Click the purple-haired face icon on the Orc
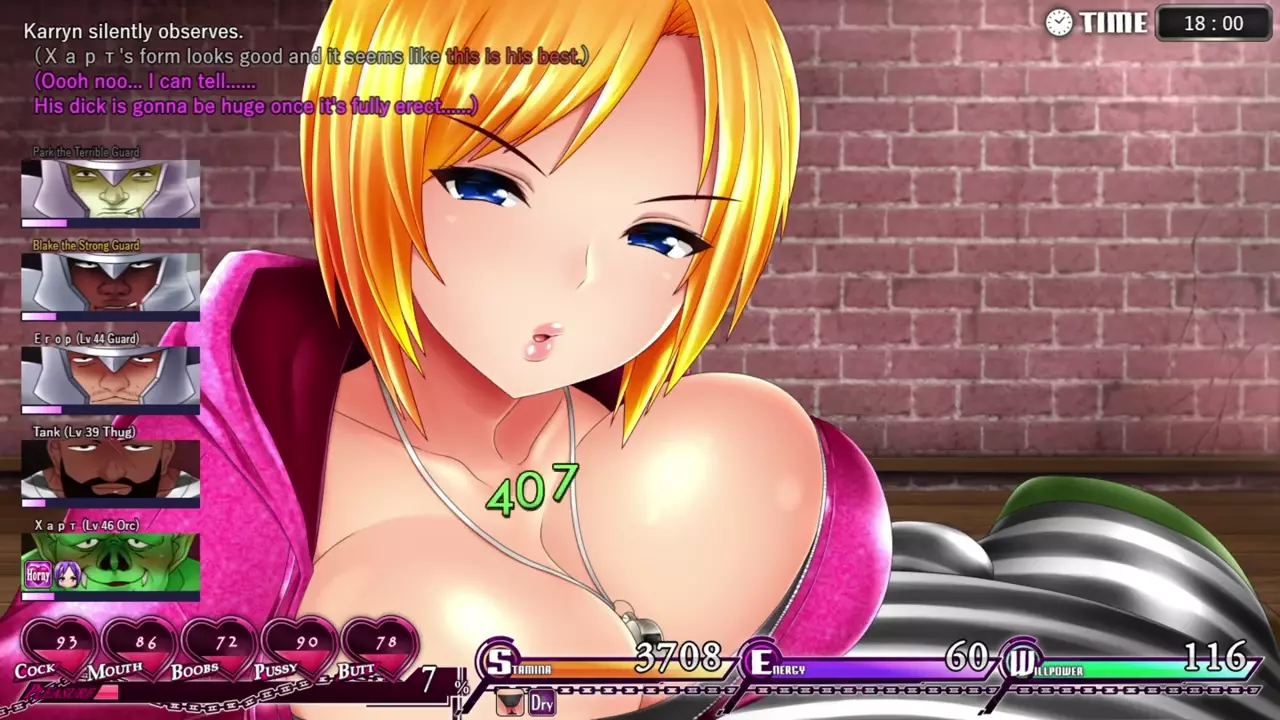 pos(66,574)
